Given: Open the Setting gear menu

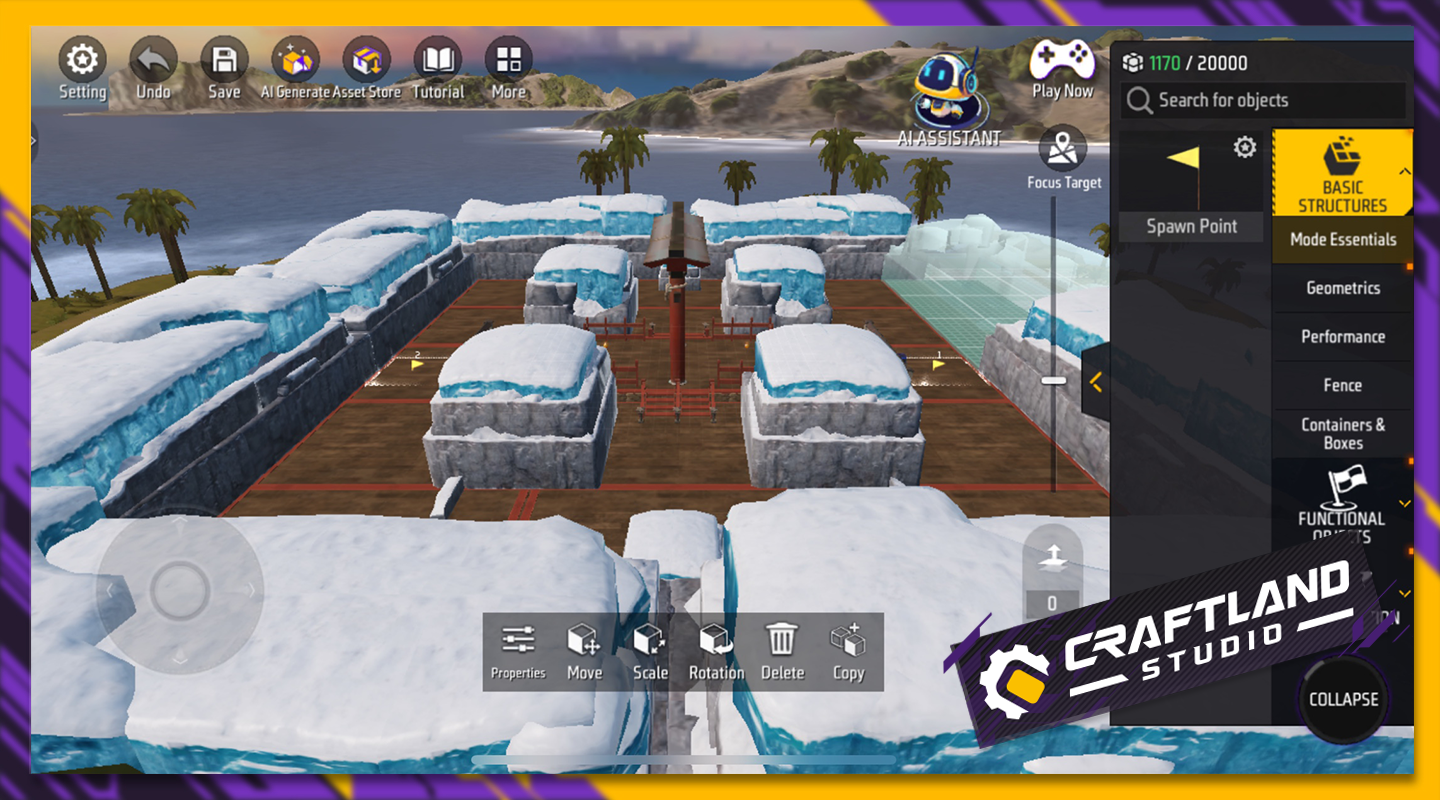Looking at the screenshot, I should tap(82, 68).
